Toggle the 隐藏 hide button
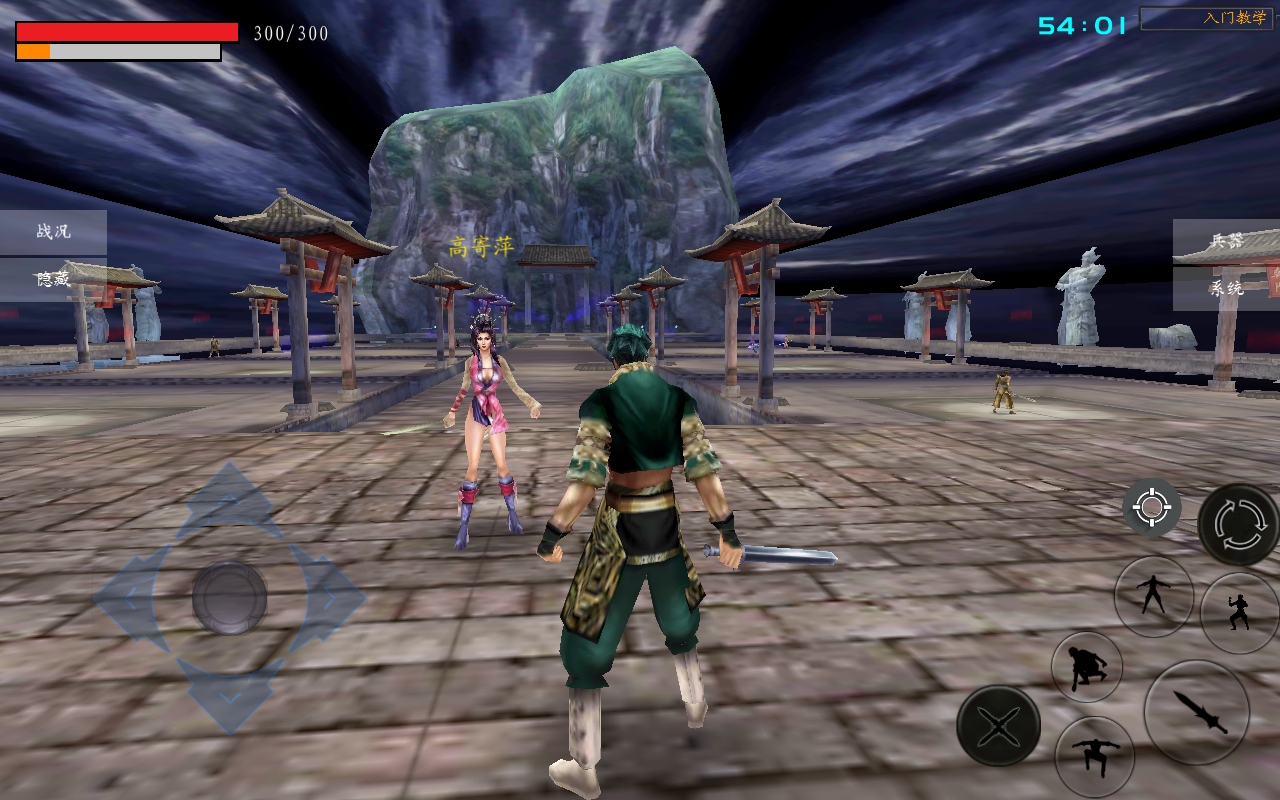Viewport: 1280px width, 800px height. [53, 279]
